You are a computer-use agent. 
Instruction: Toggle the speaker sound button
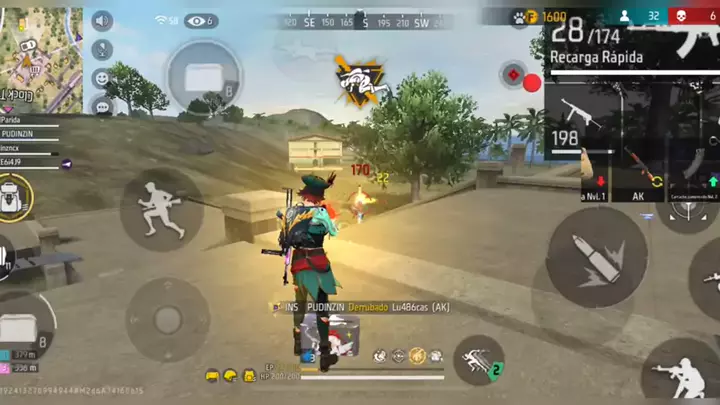(102, 20)
